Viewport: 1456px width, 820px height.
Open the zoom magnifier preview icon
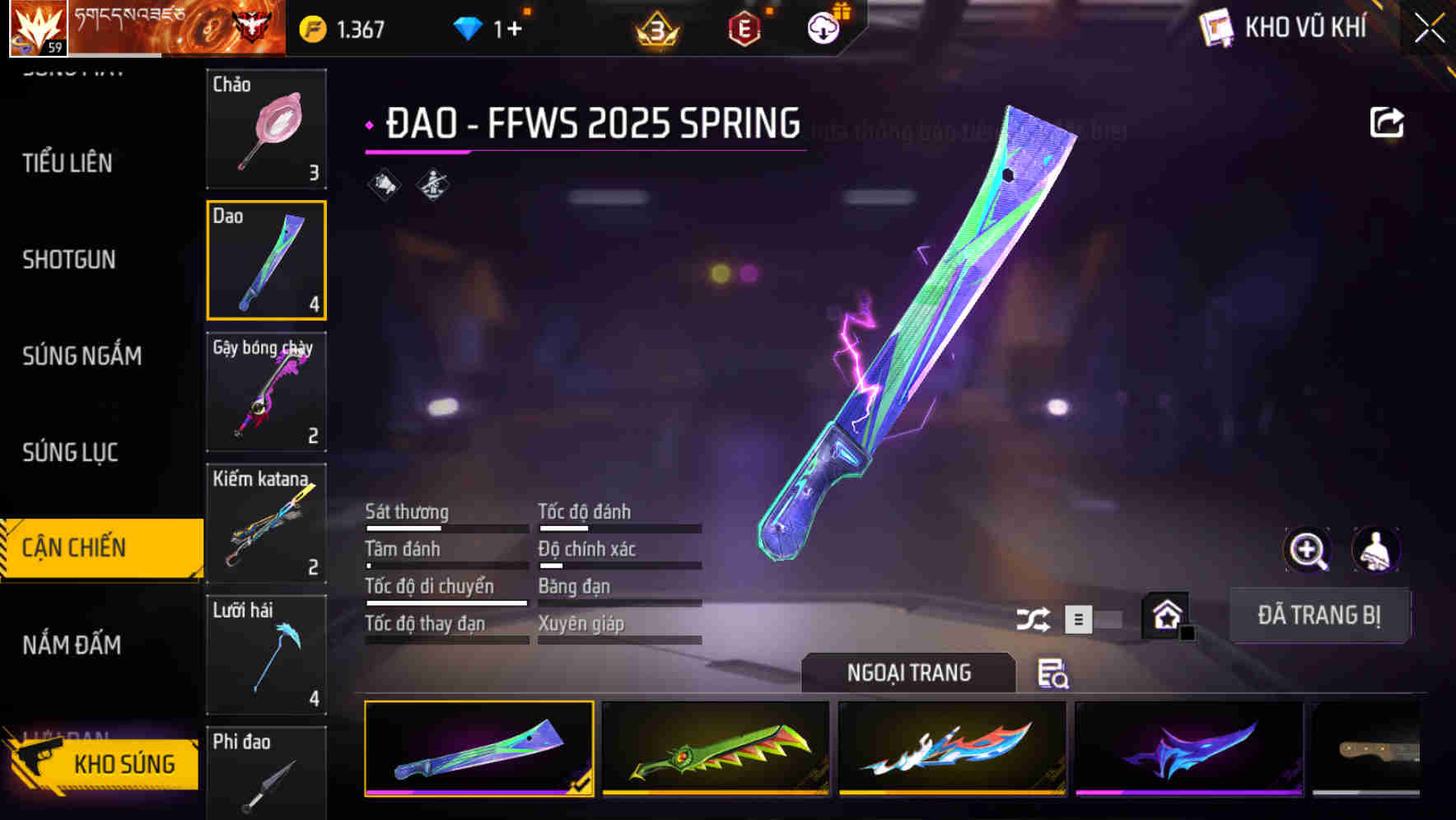click(x=1307, y=550)
